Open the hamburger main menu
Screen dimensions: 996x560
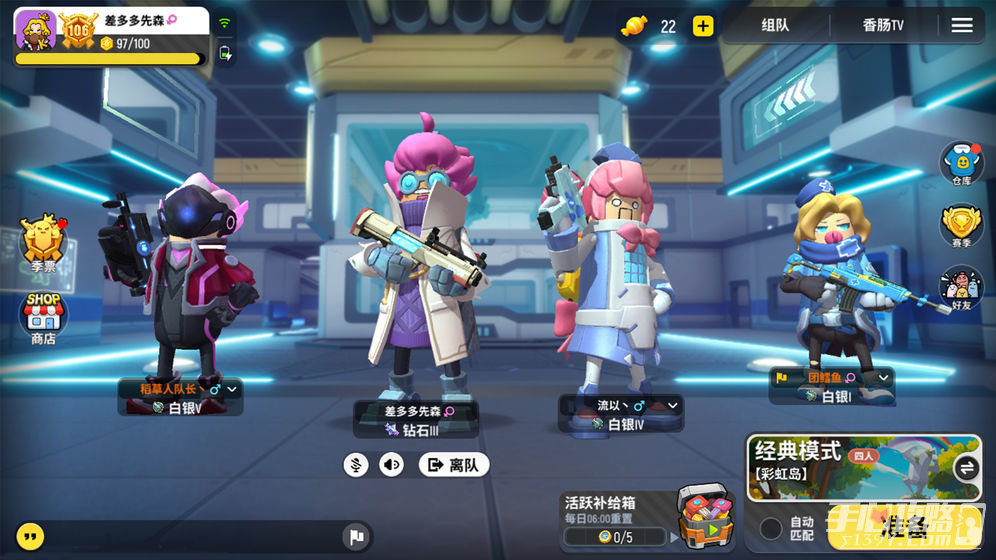(962, 26)
